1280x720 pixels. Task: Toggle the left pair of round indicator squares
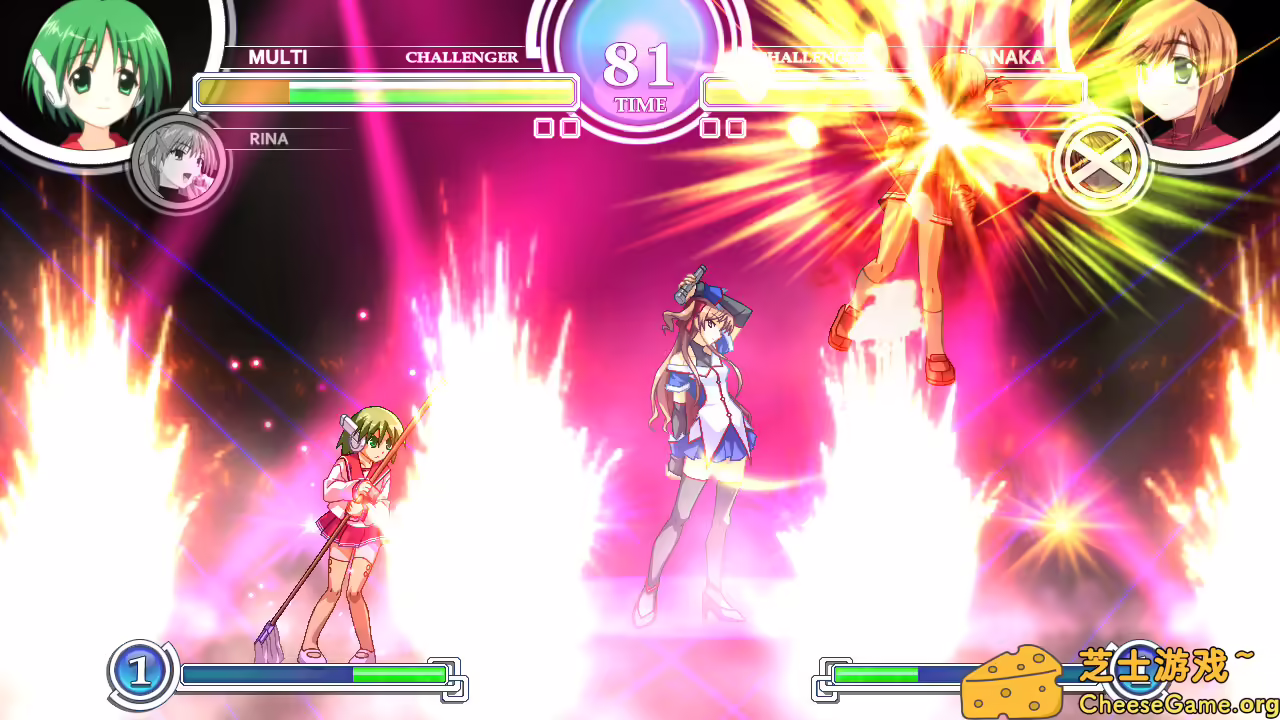(559, 128)
